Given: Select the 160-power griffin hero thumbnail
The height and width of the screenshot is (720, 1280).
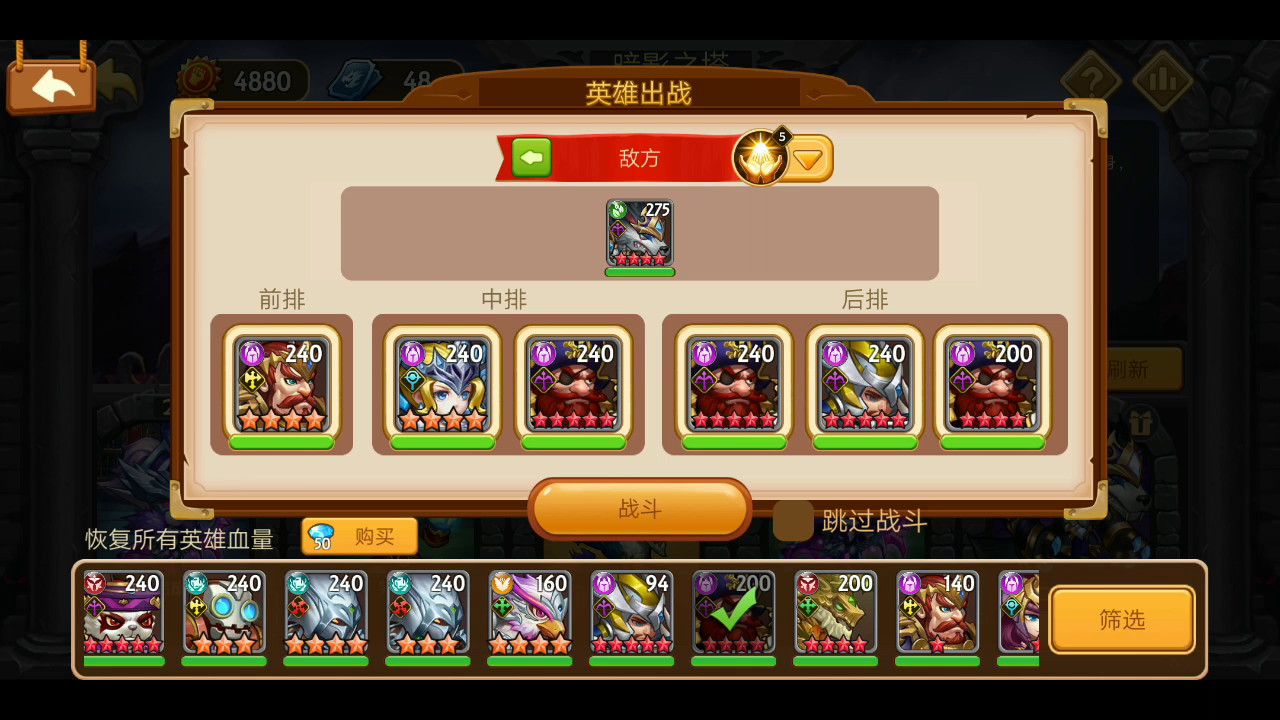Looking at the screenshot, I should 529,612.
